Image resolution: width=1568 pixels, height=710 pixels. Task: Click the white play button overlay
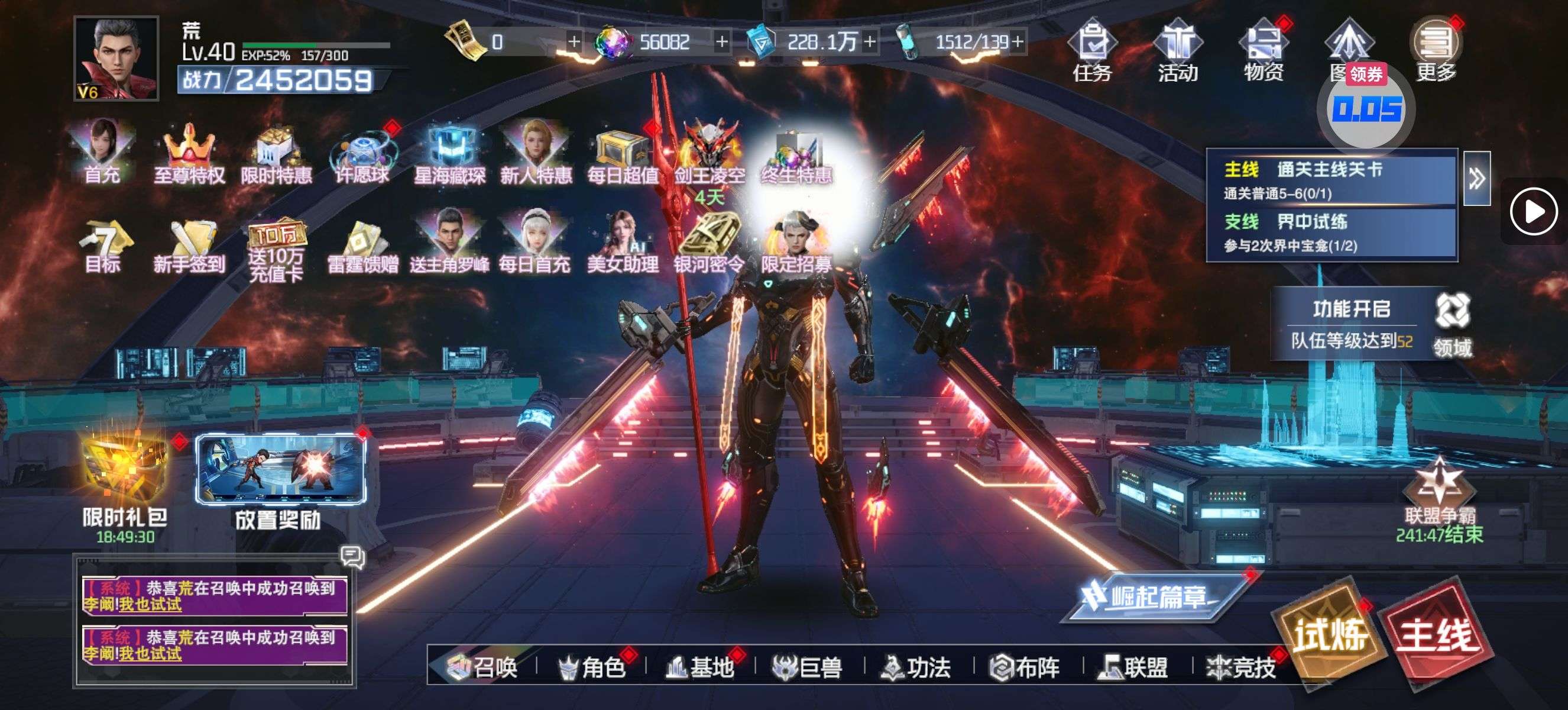[1533, 212]
